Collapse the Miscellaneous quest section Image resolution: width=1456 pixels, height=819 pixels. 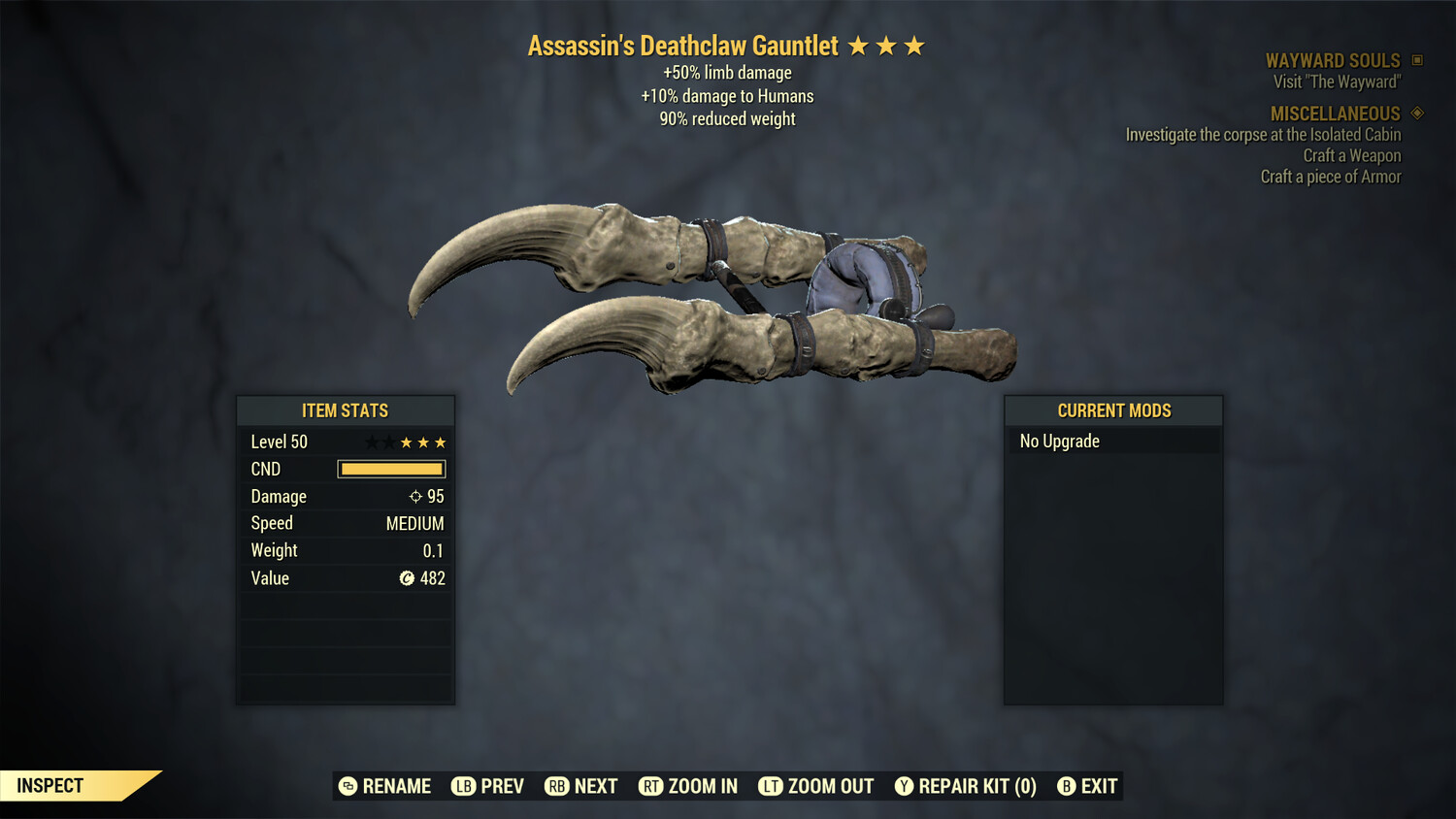[x=1336, y=114]
